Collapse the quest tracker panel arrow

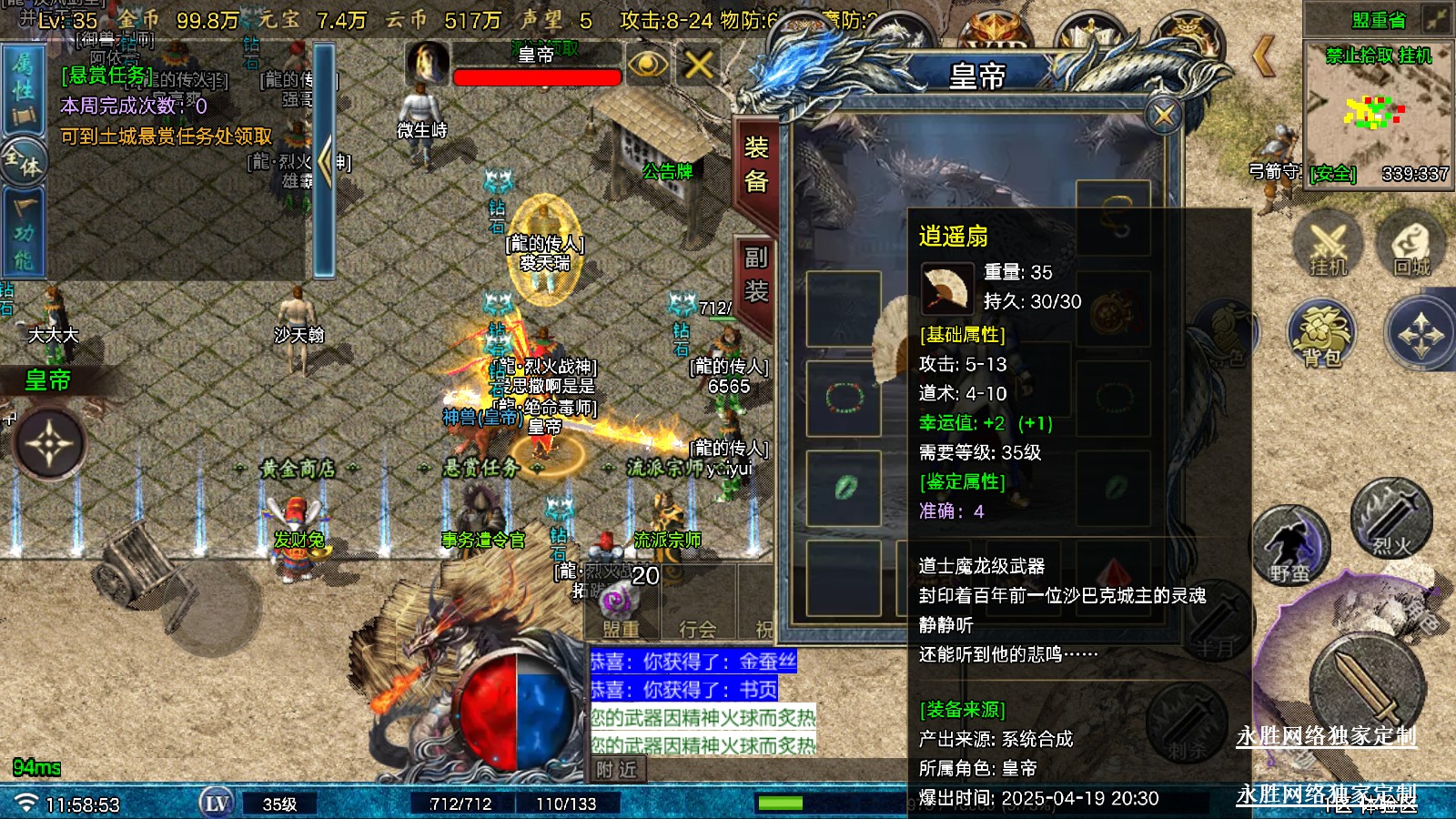click(324, 162)
